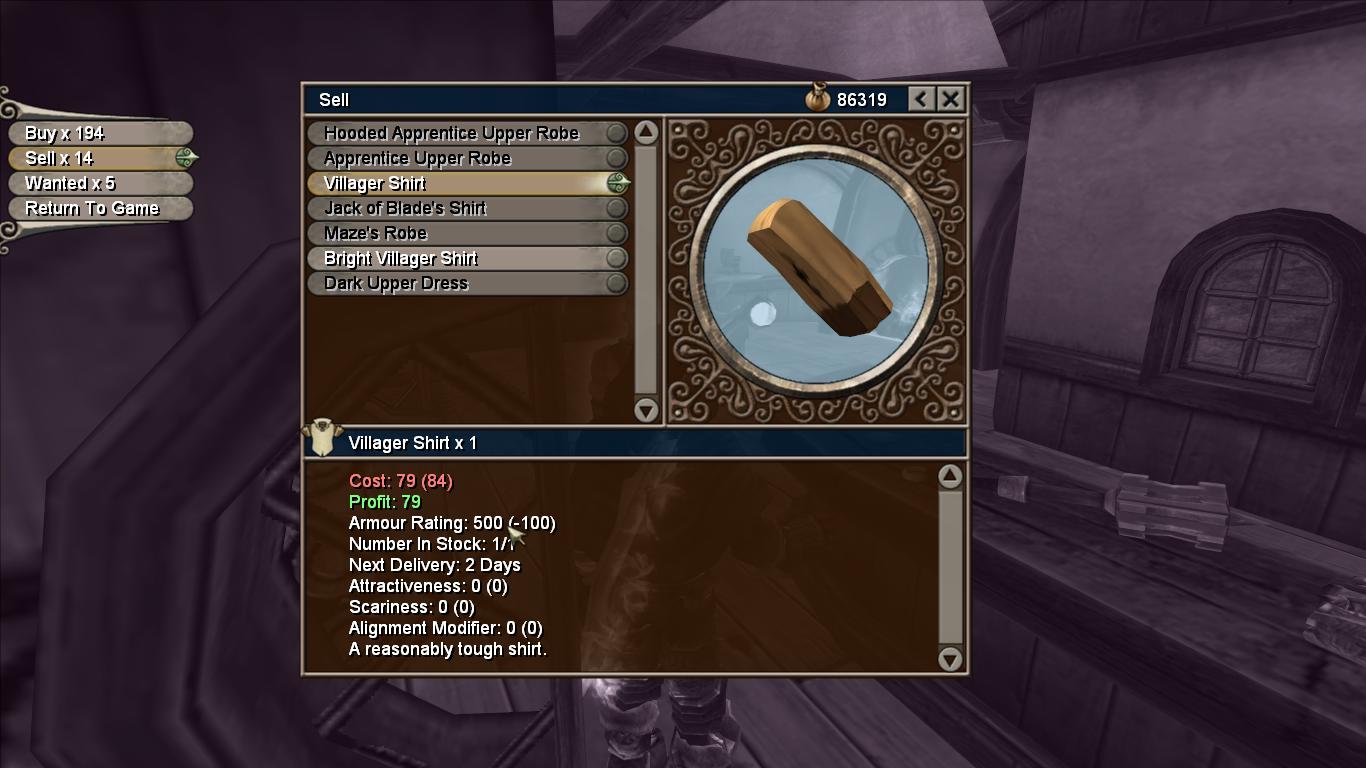1366x768 pixels.
Task: Click the description panel's scroll-up arrow
Action: coord(950,476)
